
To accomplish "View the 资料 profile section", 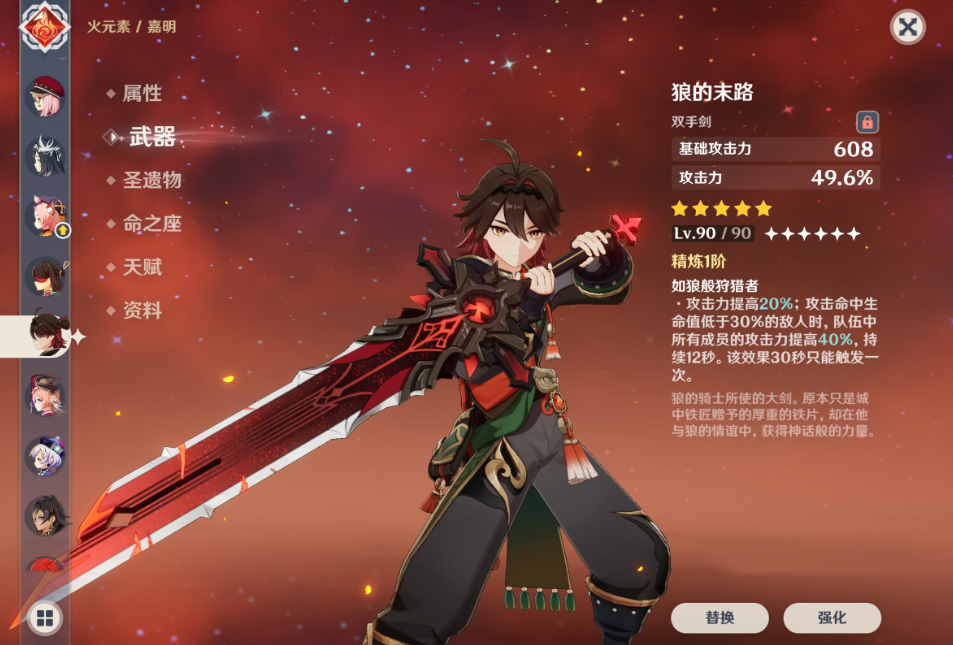I will click(x=142, y=311).
